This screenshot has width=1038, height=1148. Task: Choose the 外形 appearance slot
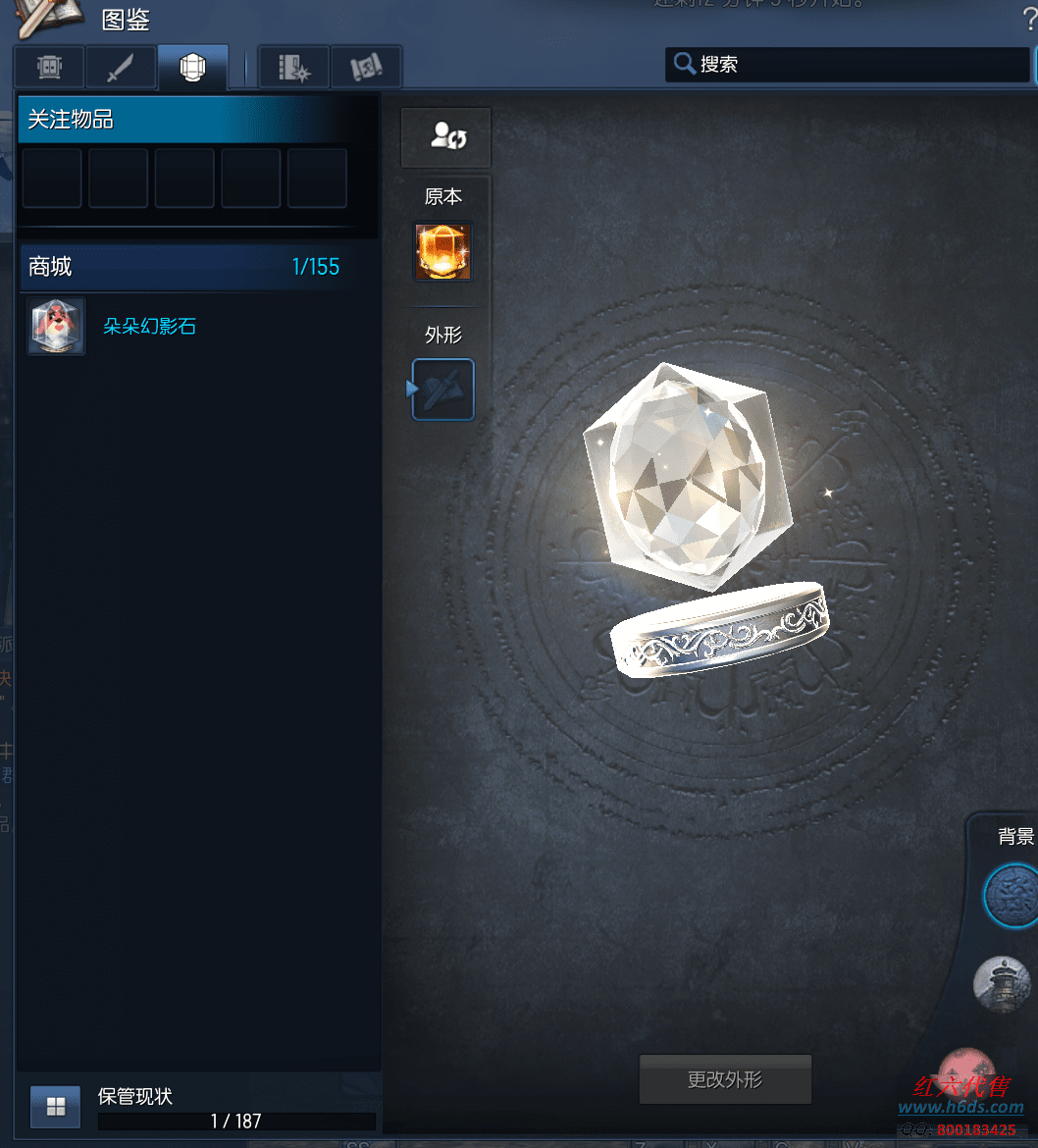click(x=443, y=390)
